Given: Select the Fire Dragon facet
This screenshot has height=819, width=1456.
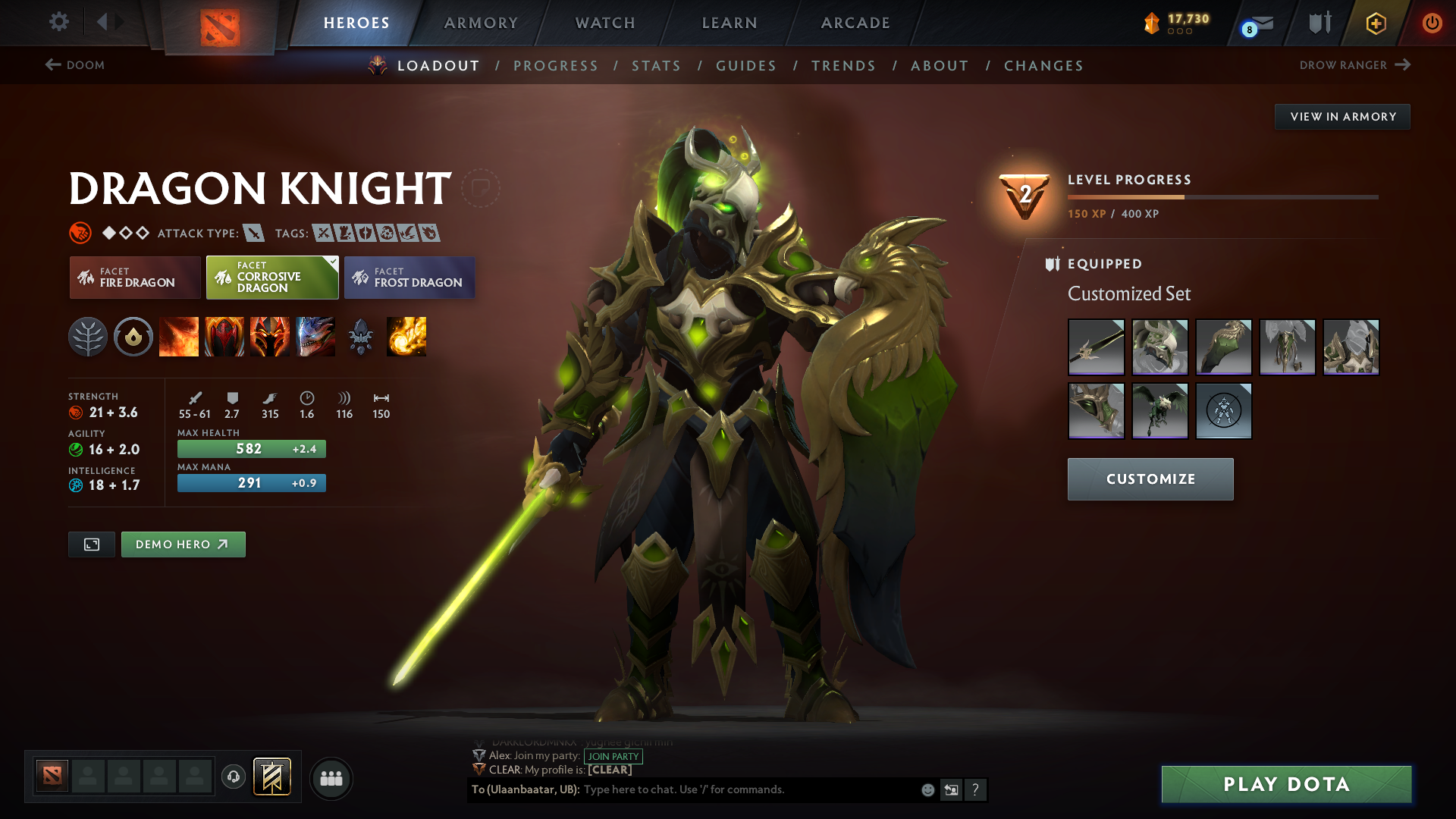Looking at the screenshot, I should [x=134, y=278].
